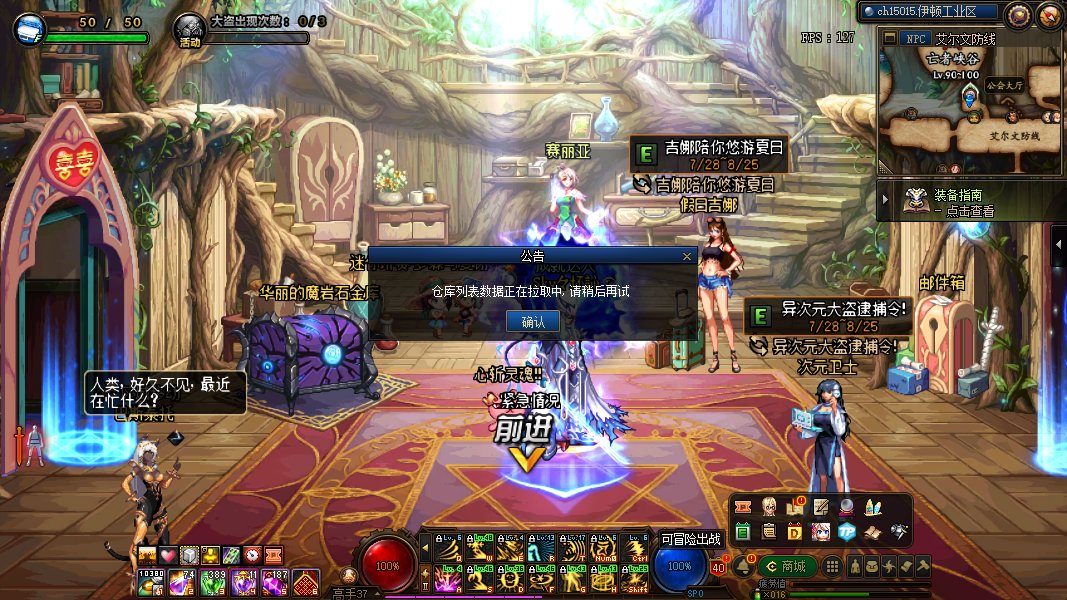Open the TP icon in the menu tray
Viewport: 1067px width, 600px height.
[847, 531]
